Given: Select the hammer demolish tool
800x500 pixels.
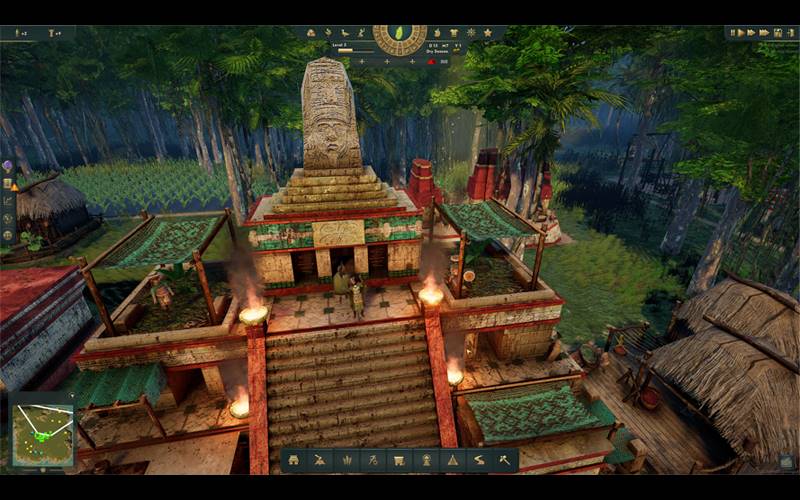Looking at the screenshot, I should click(x=503, y=460).
